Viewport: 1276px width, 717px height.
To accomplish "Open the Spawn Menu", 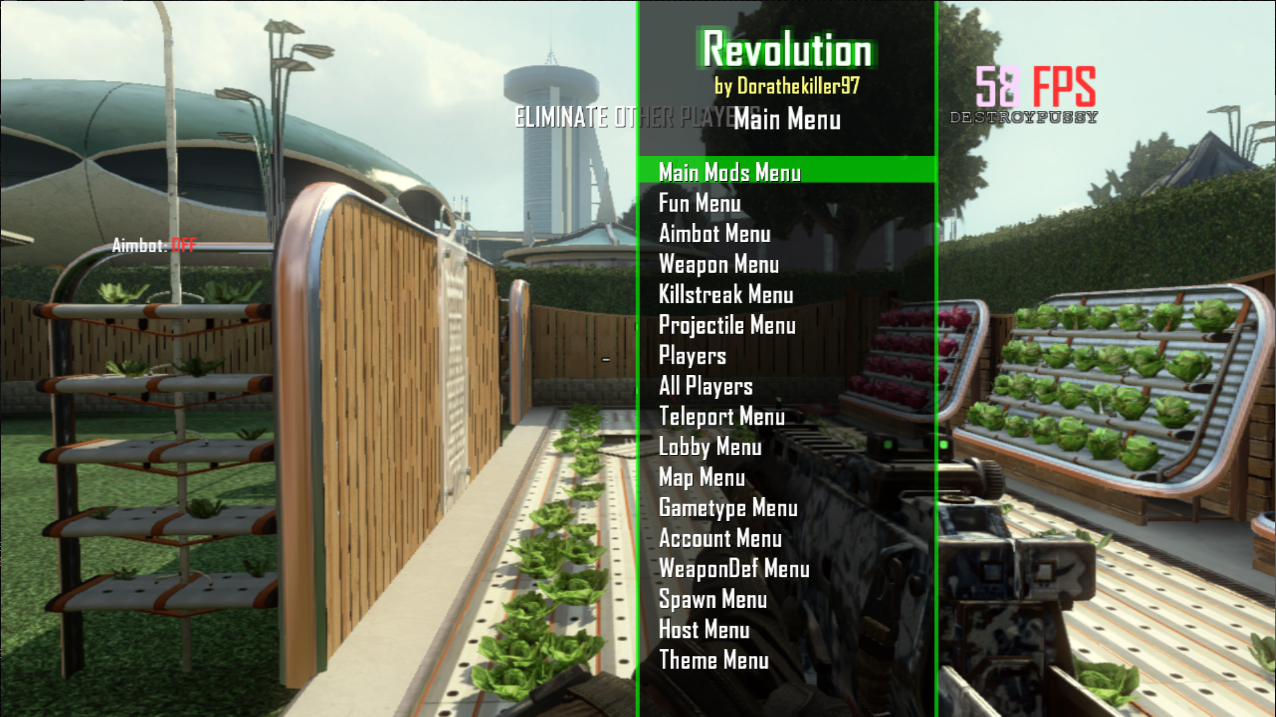I will point(712,600).
